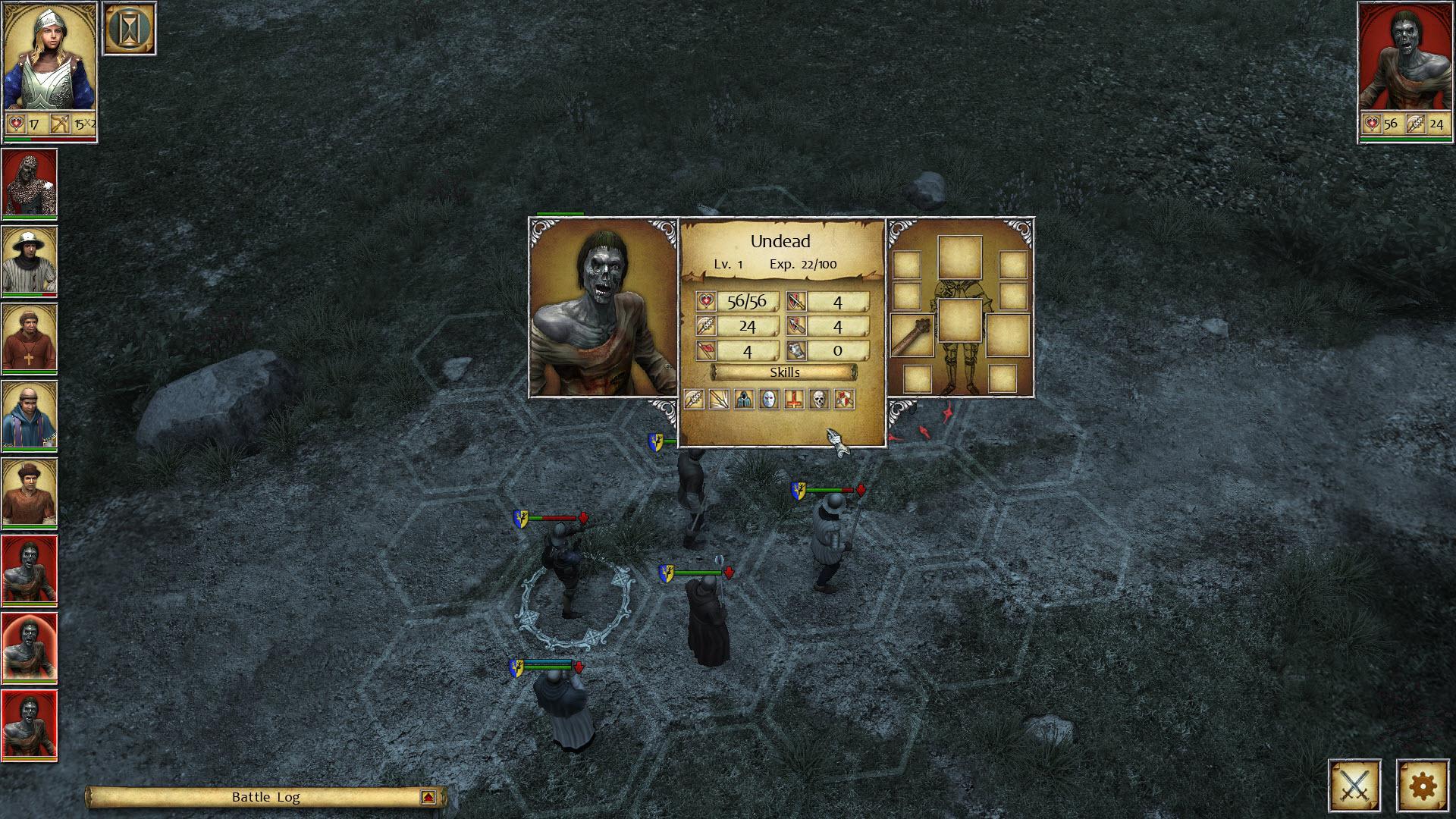
Task: Click the zombie's green health bar on the portrait
Action: point(1407,140)
